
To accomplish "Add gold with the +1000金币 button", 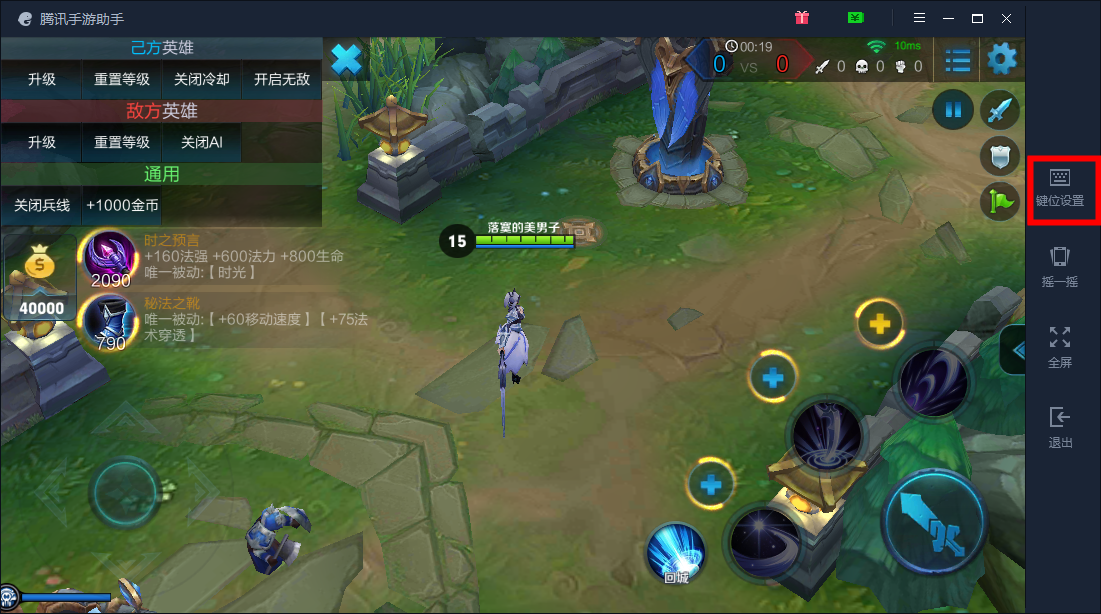I will click(122, 205).
